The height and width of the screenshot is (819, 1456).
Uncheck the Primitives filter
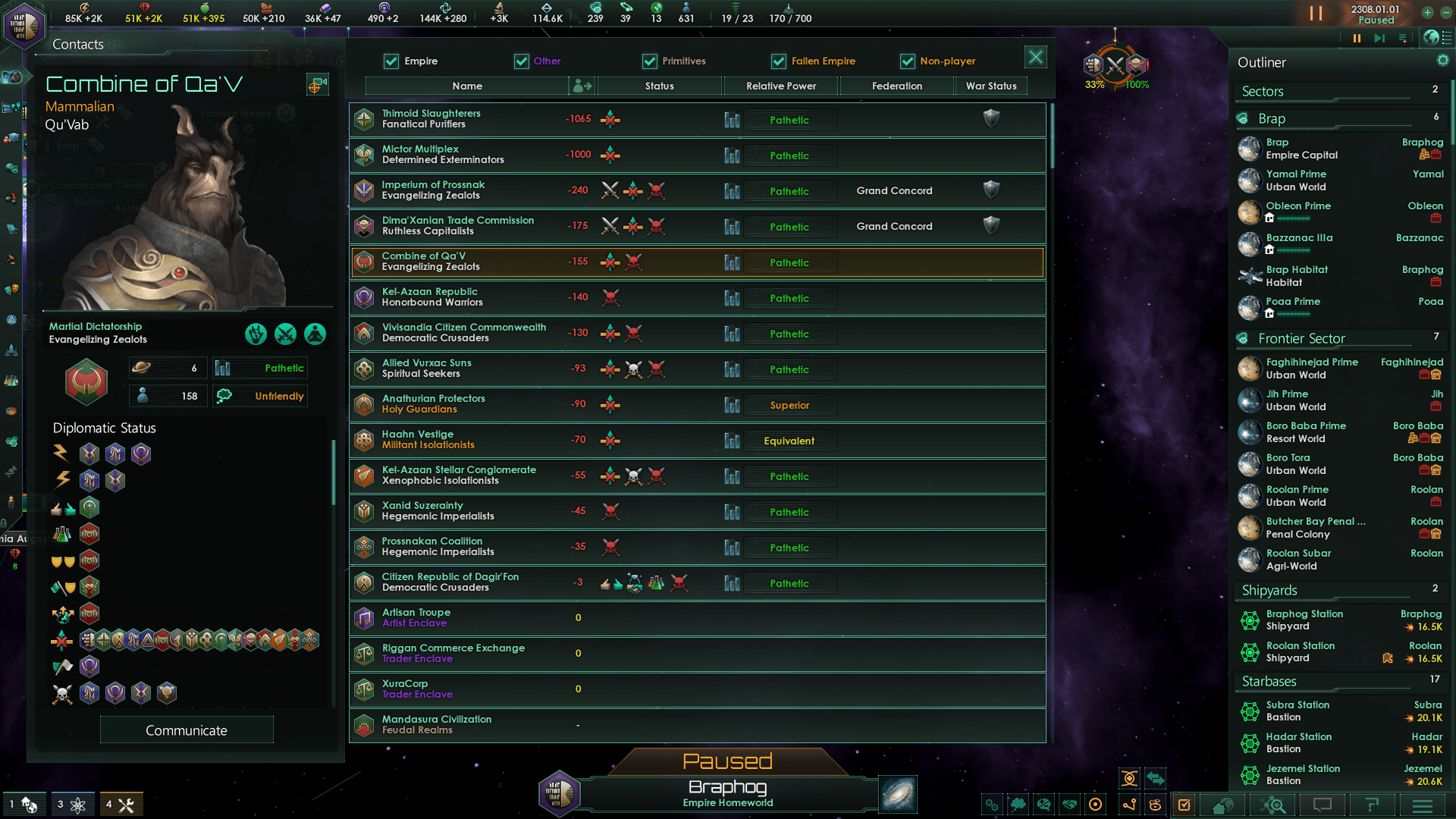650,61
